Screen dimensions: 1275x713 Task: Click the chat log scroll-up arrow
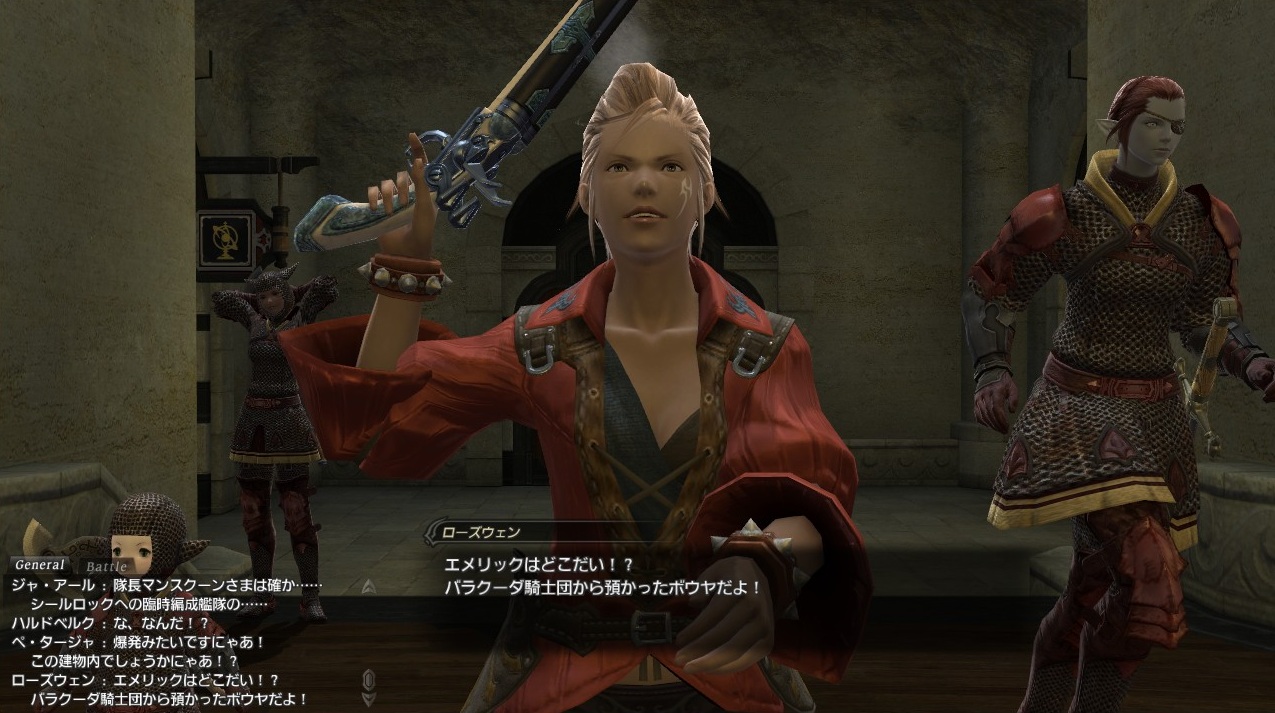pos(368,587)
